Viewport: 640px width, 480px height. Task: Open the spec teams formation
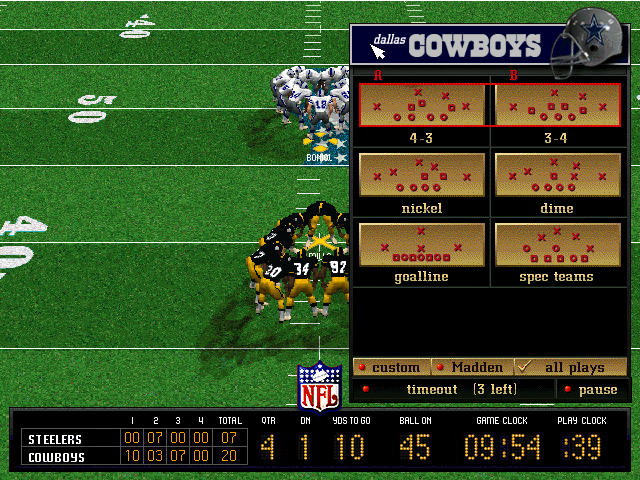click(557, 244)
